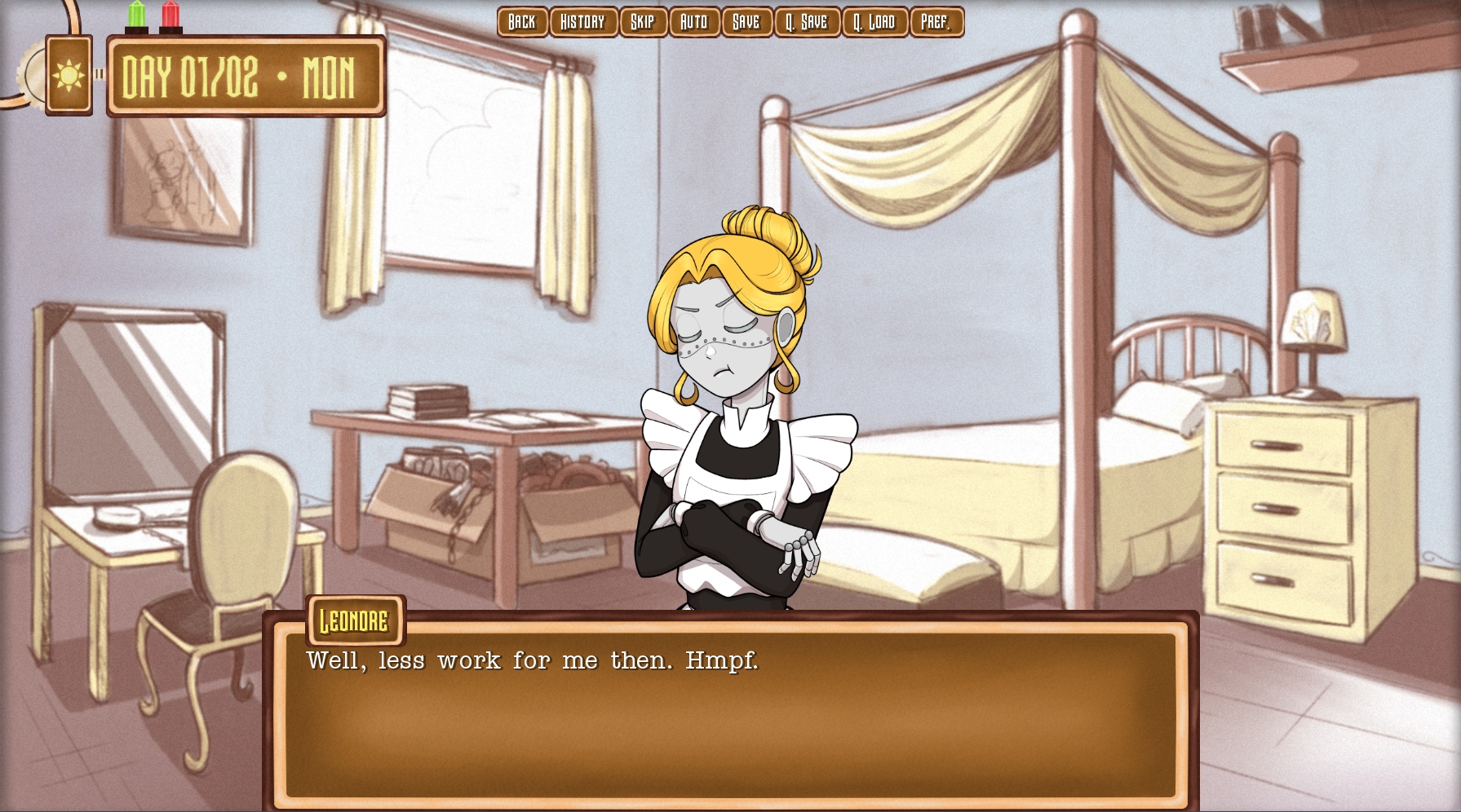Screen dimensions: 1461x812
Task: Open the Pref. preferences menu
Action: click(x=936, y=22)
